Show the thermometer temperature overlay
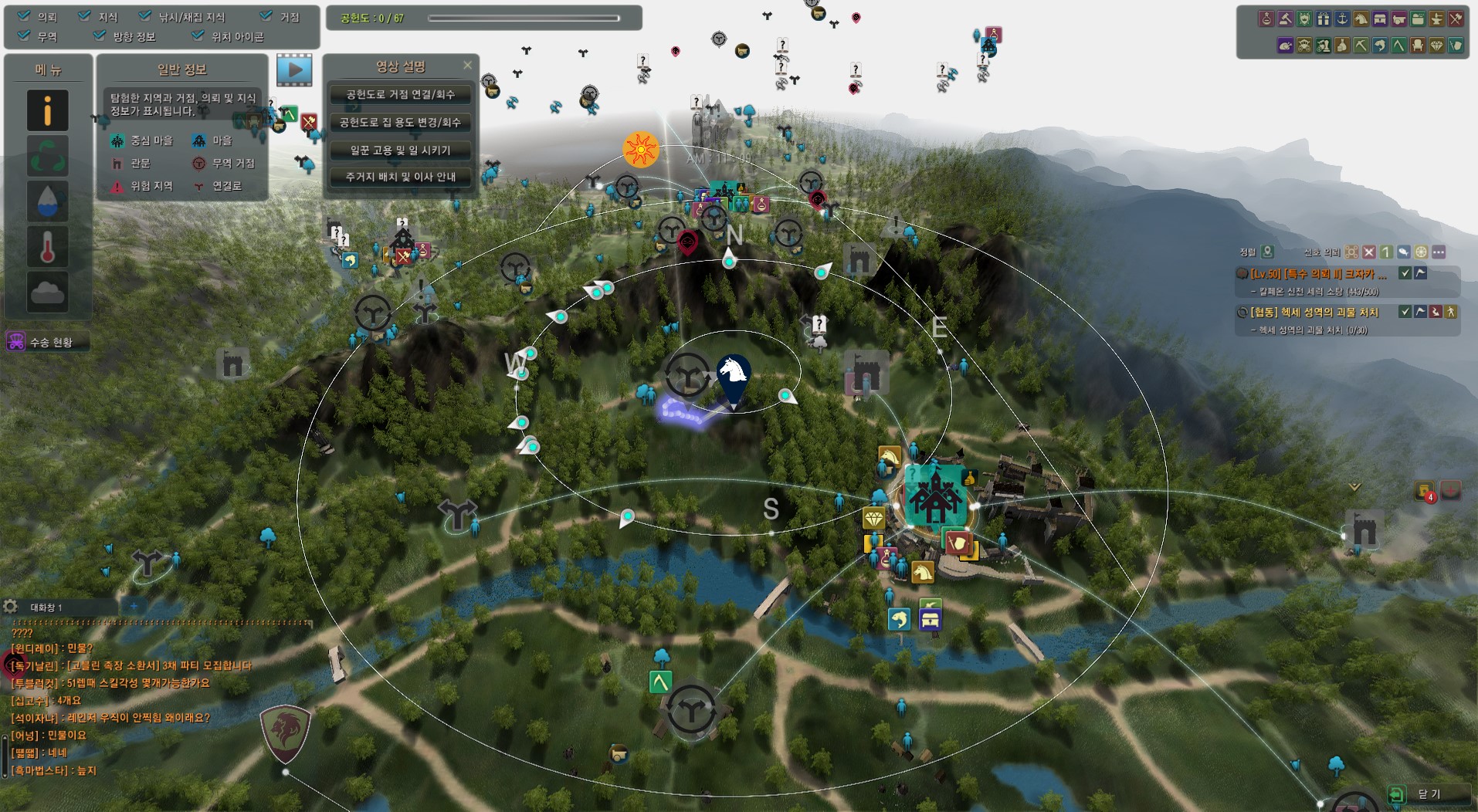Image resolution: width=1478 pixels, height=812 pixels. (48, 247)
